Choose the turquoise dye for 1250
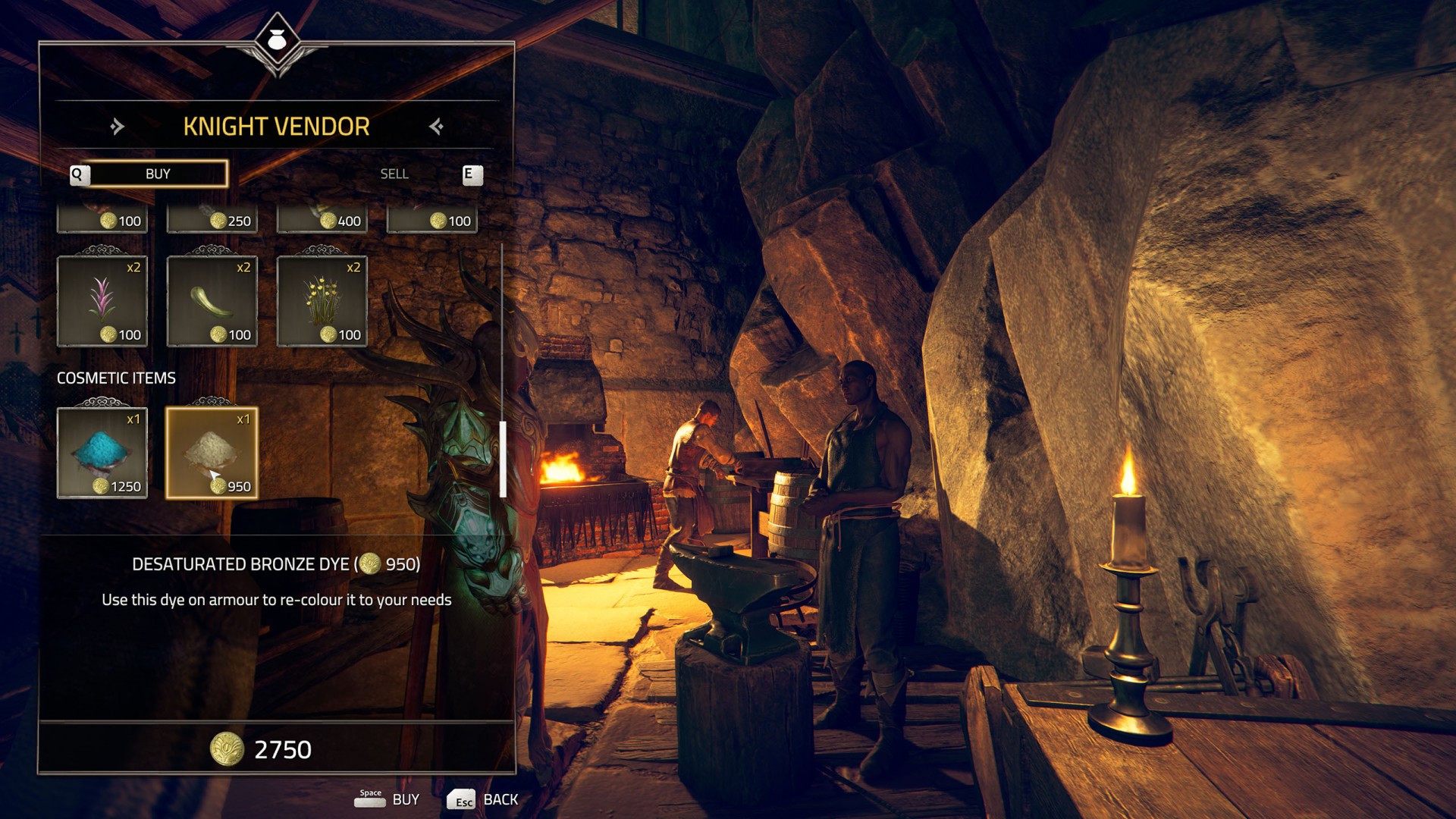 [102, 453]
